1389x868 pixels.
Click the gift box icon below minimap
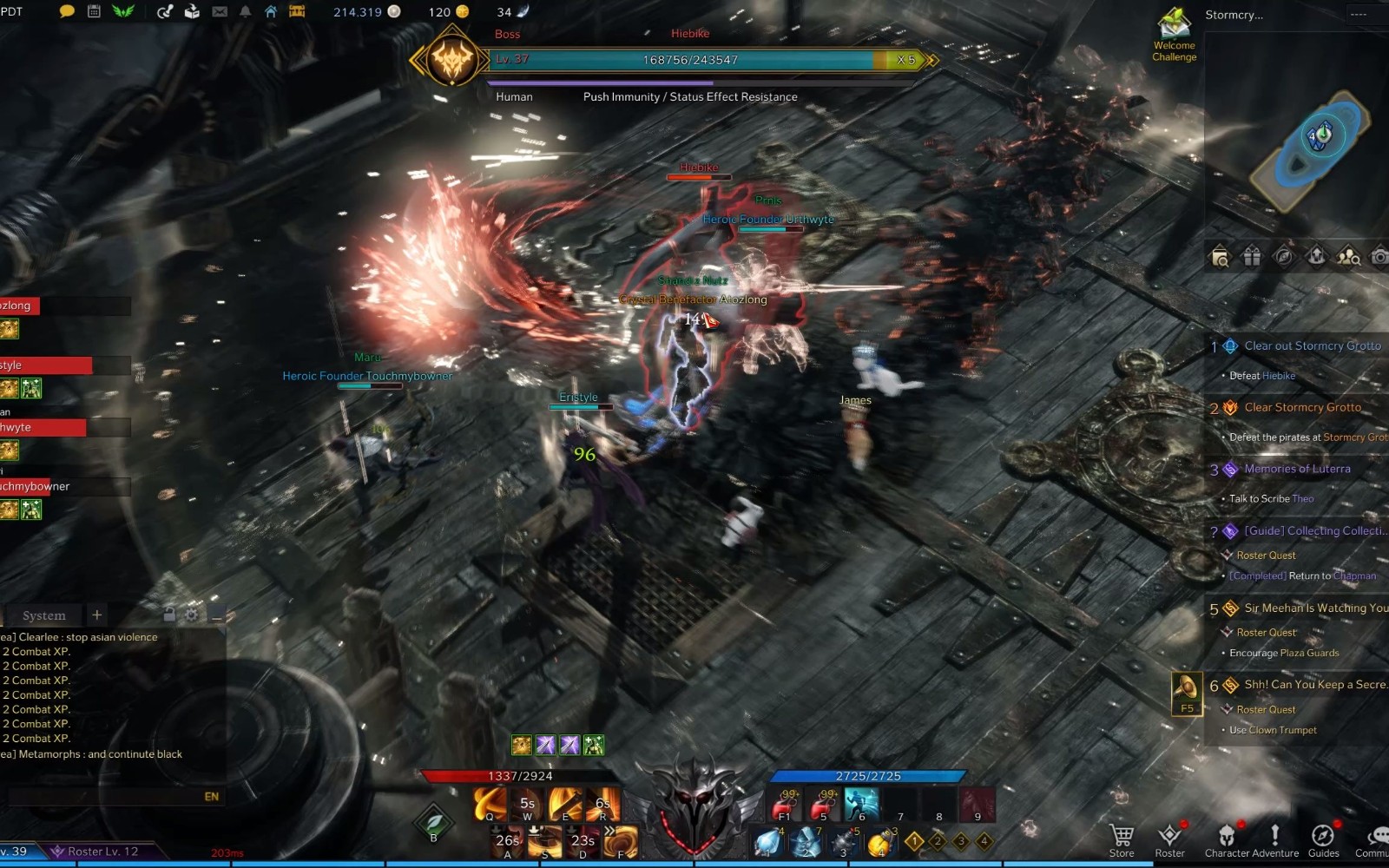1251,256
